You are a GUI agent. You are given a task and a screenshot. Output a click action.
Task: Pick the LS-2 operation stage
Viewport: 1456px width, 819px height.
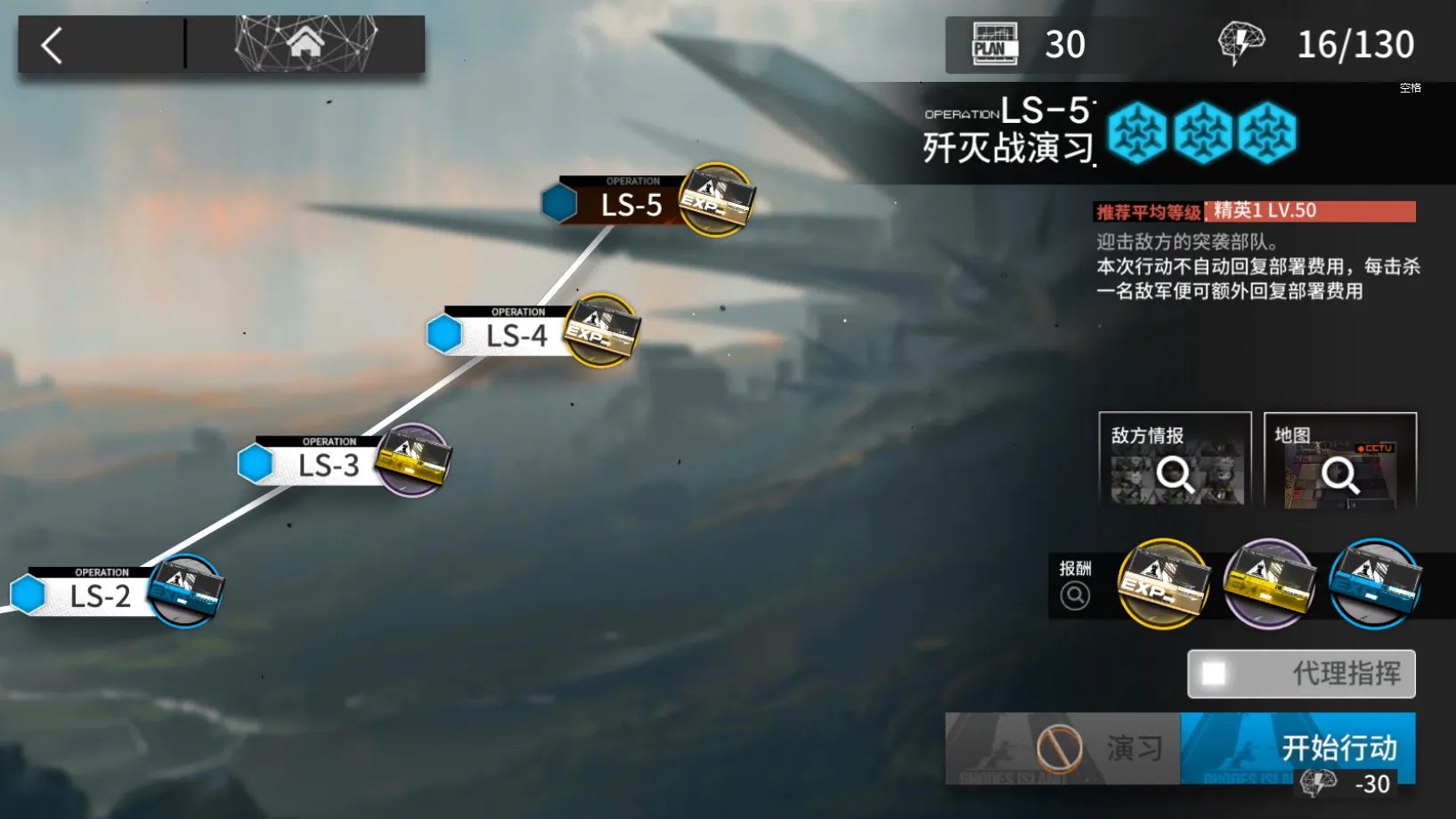pyautogui.click(x=100, y=596)
